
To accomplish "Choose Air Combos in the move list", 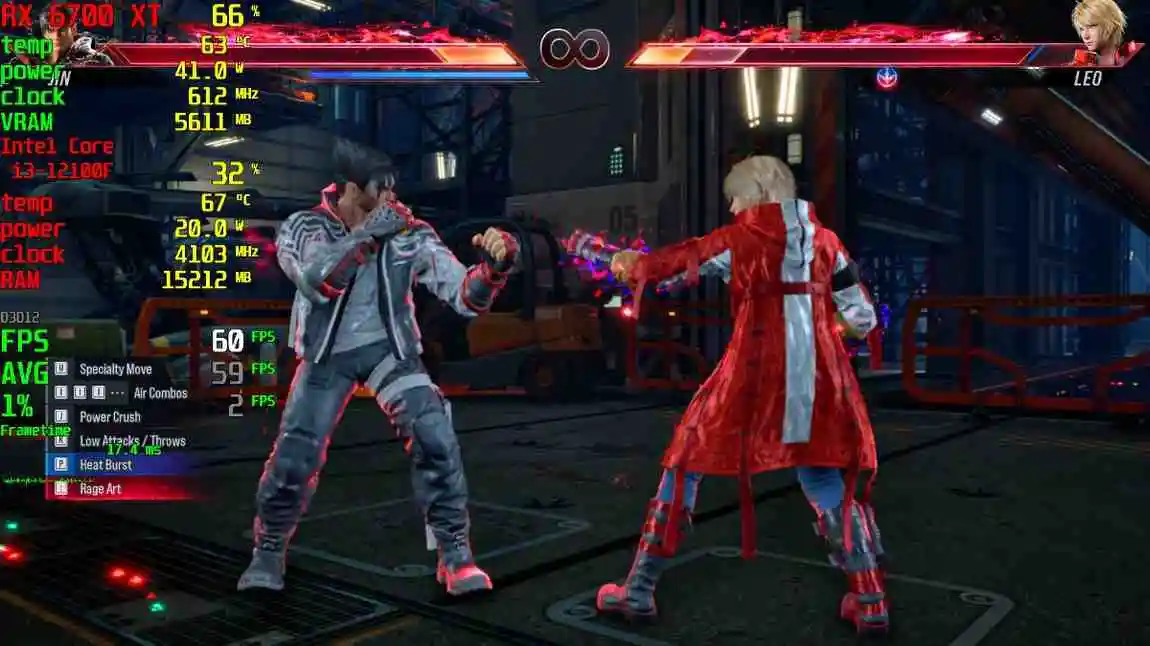I will (x=160, y=393).
